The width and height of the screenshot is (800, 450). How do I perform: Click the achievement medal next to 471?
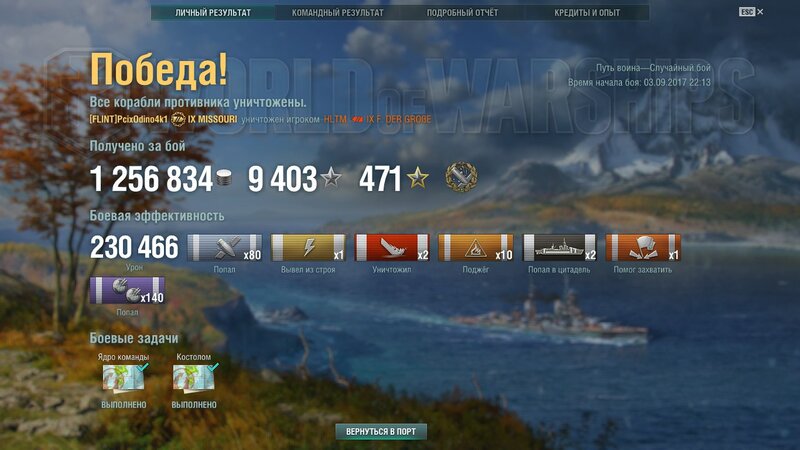coord(461,178)
